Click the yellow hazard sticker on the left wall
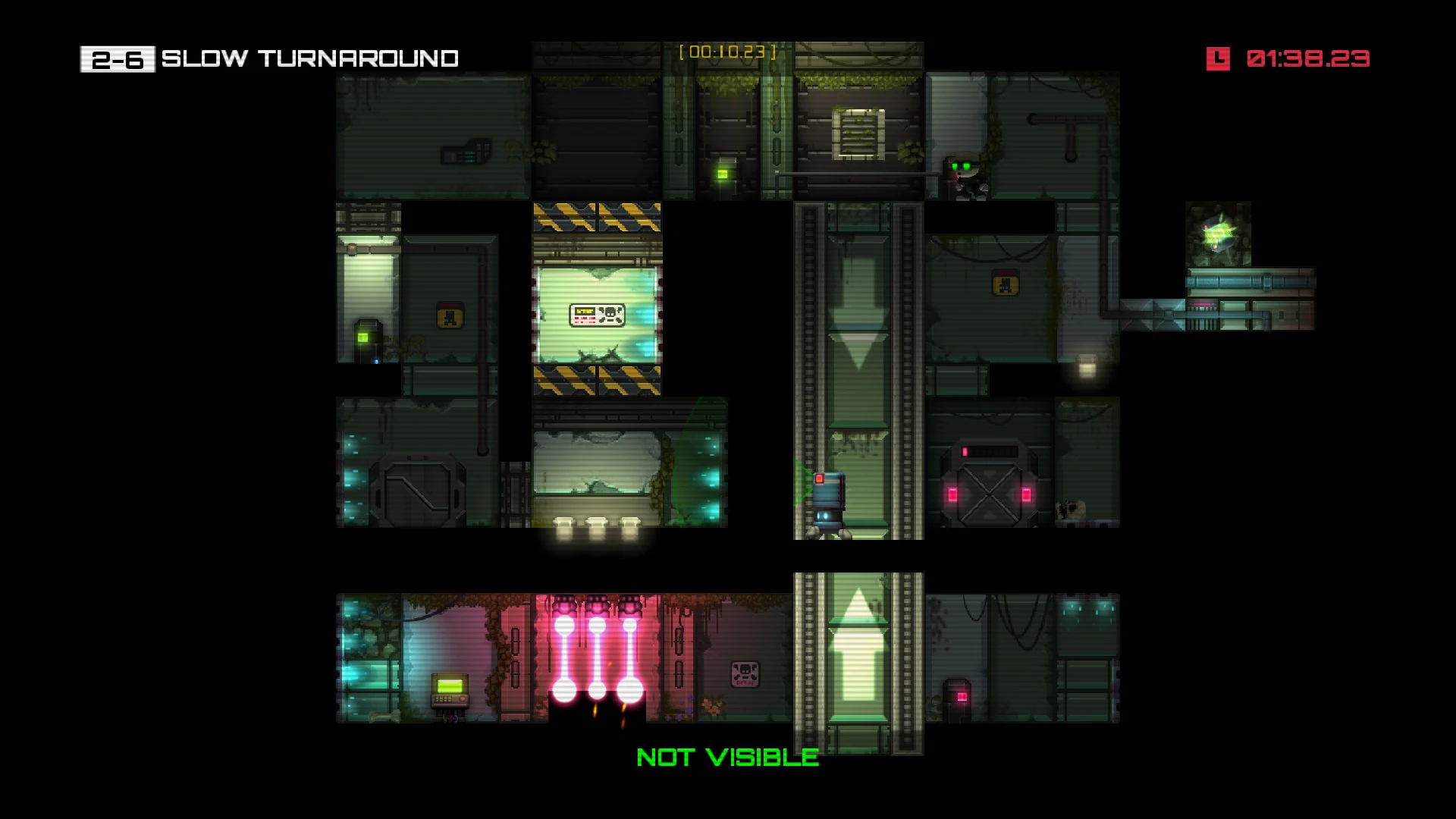The image size is (1456, 819). [x=450, y=315]
